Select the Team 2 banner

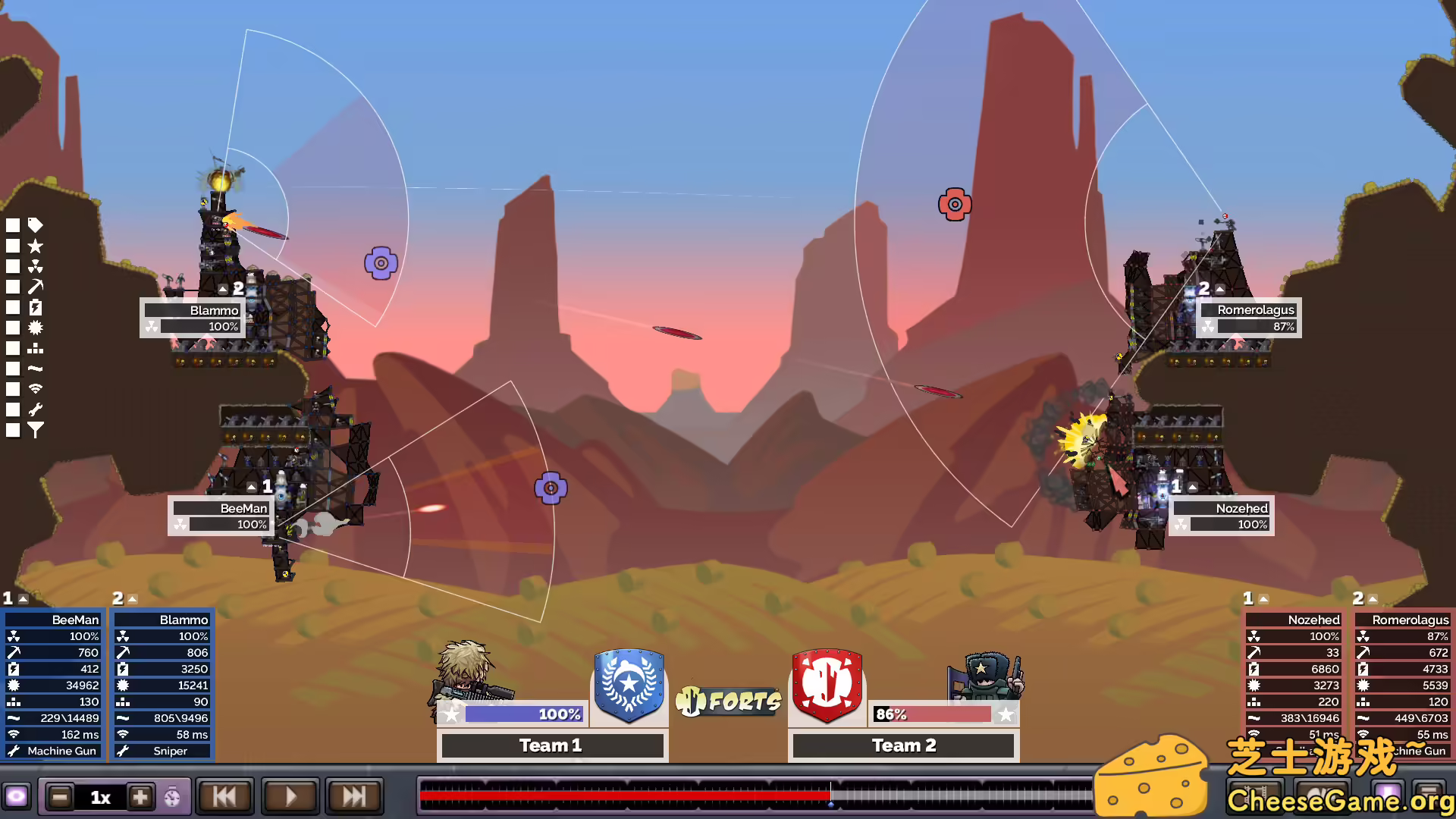click(x=827, y=686)
